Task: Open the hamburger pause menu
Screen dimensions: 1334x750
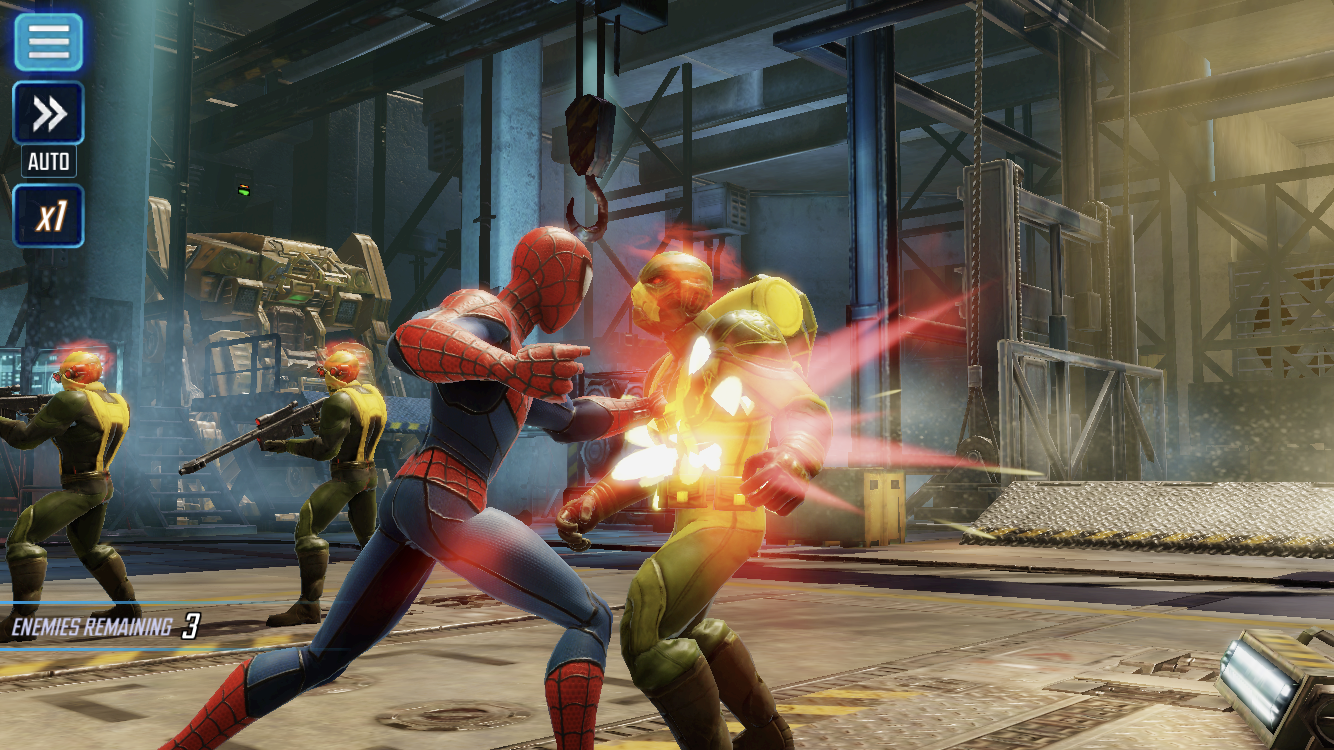Action: (x=48, y=42)
